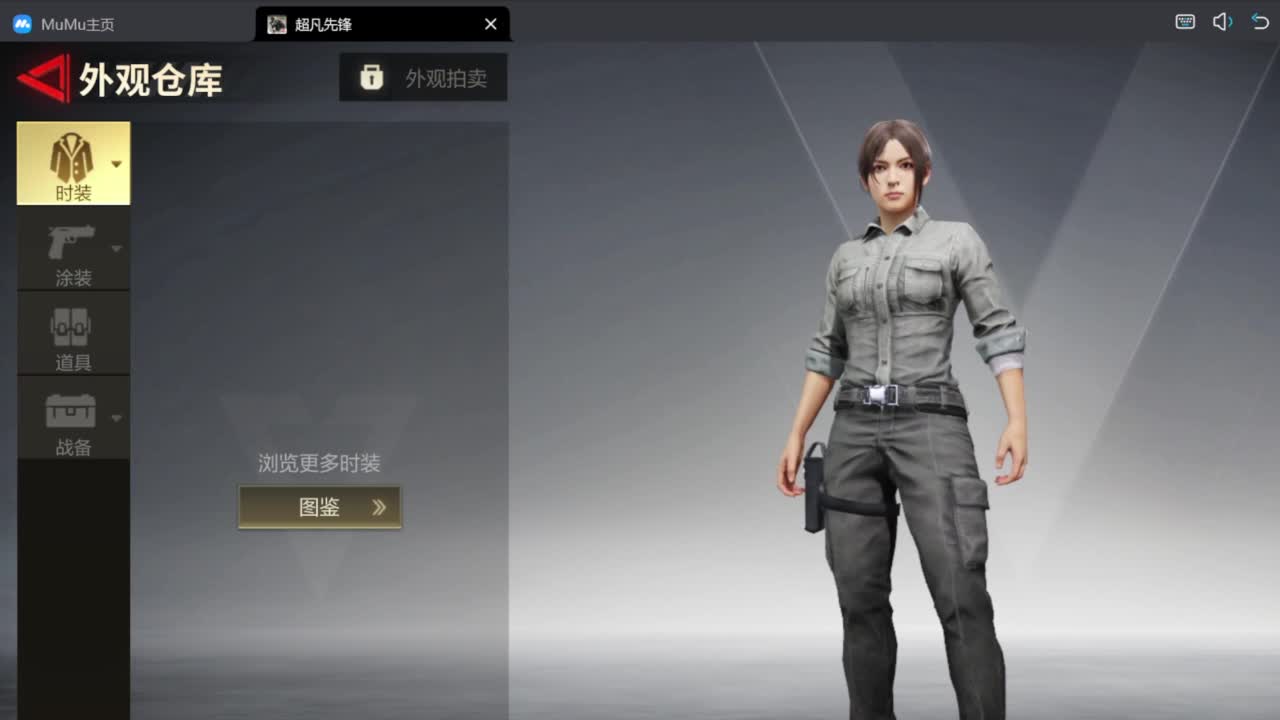Viewport: 1280px width, 720px height.
Task: Click the volume control icon
Action: pyautogui.click(x=1222, y=20)
